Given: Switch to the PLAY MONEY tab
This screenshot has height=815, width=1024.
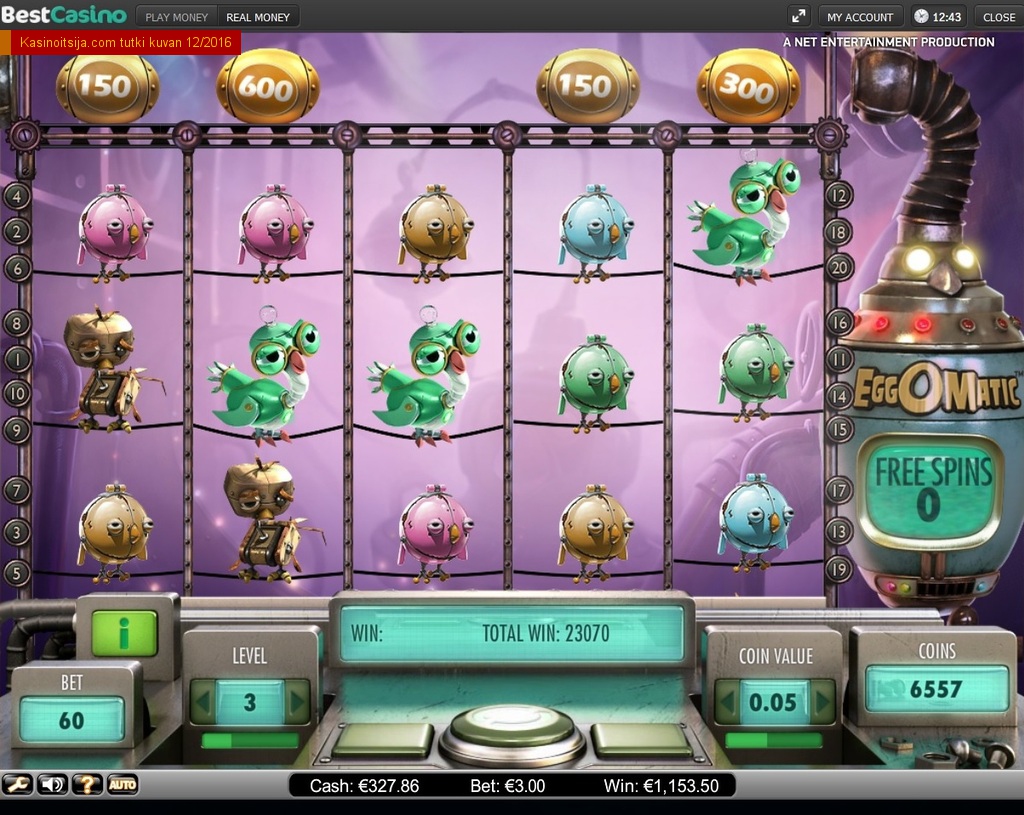Looking at the screenshot, I should (177, 17).
